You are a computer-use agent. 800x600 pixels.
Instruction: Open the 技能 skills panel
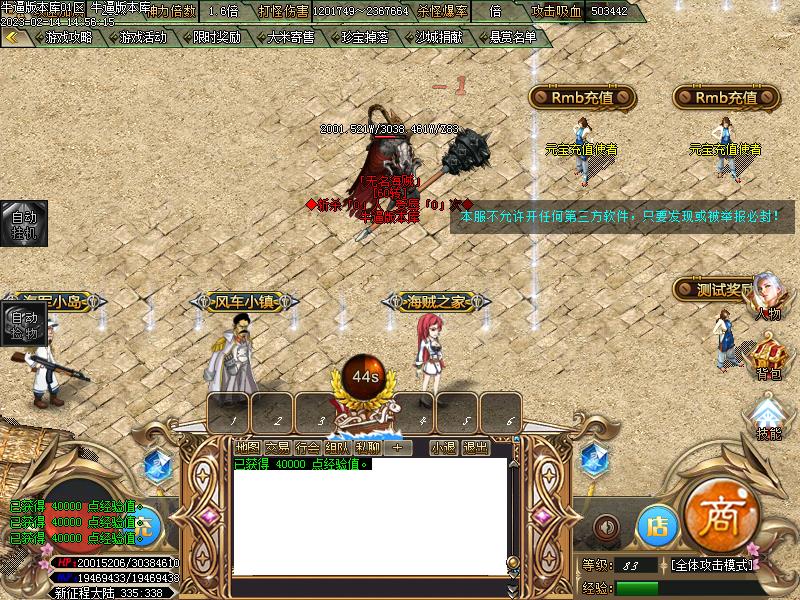point(768,418)
